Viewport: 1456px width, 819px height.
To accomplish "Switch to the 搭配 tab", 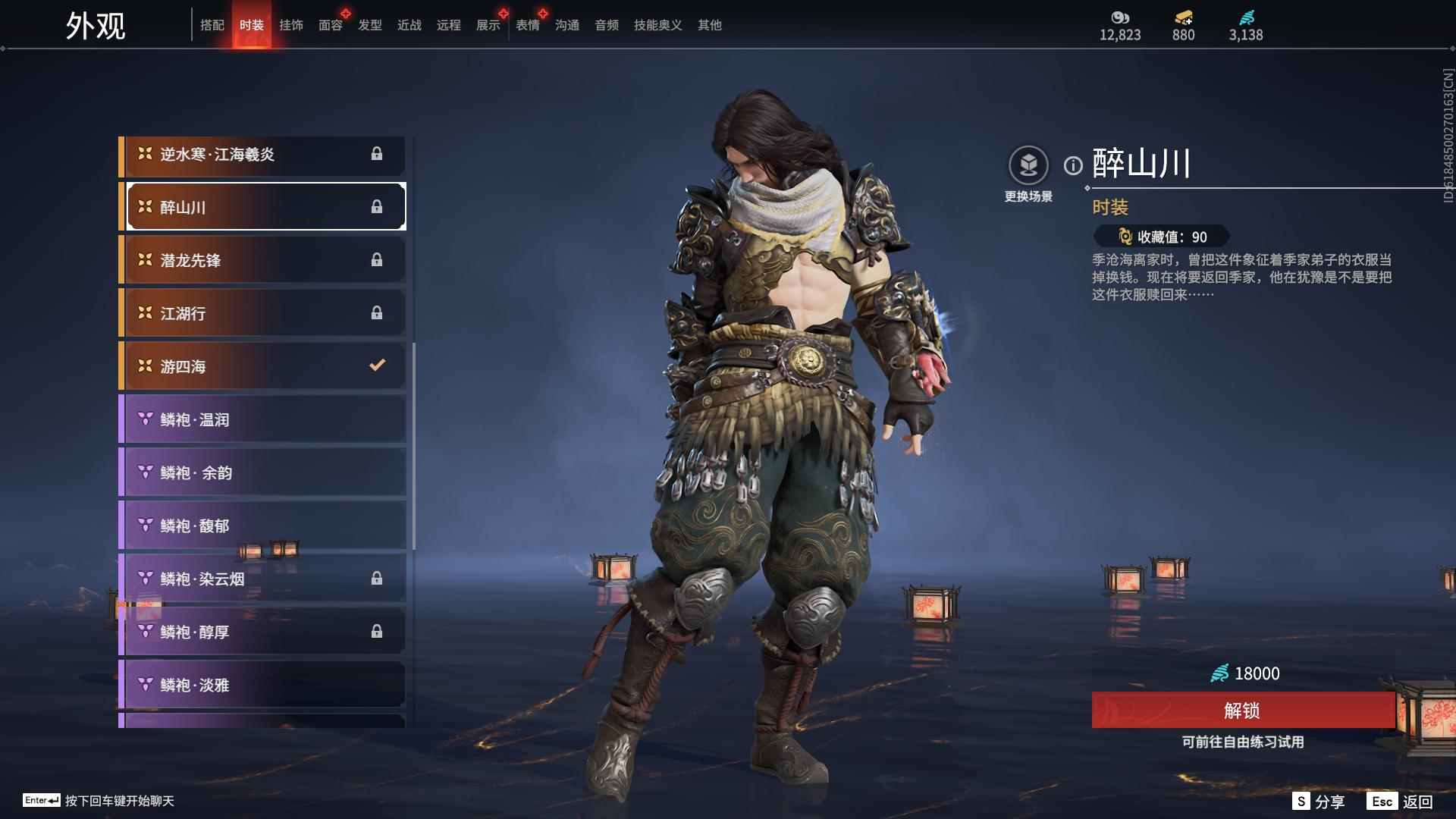I will 213,24.
